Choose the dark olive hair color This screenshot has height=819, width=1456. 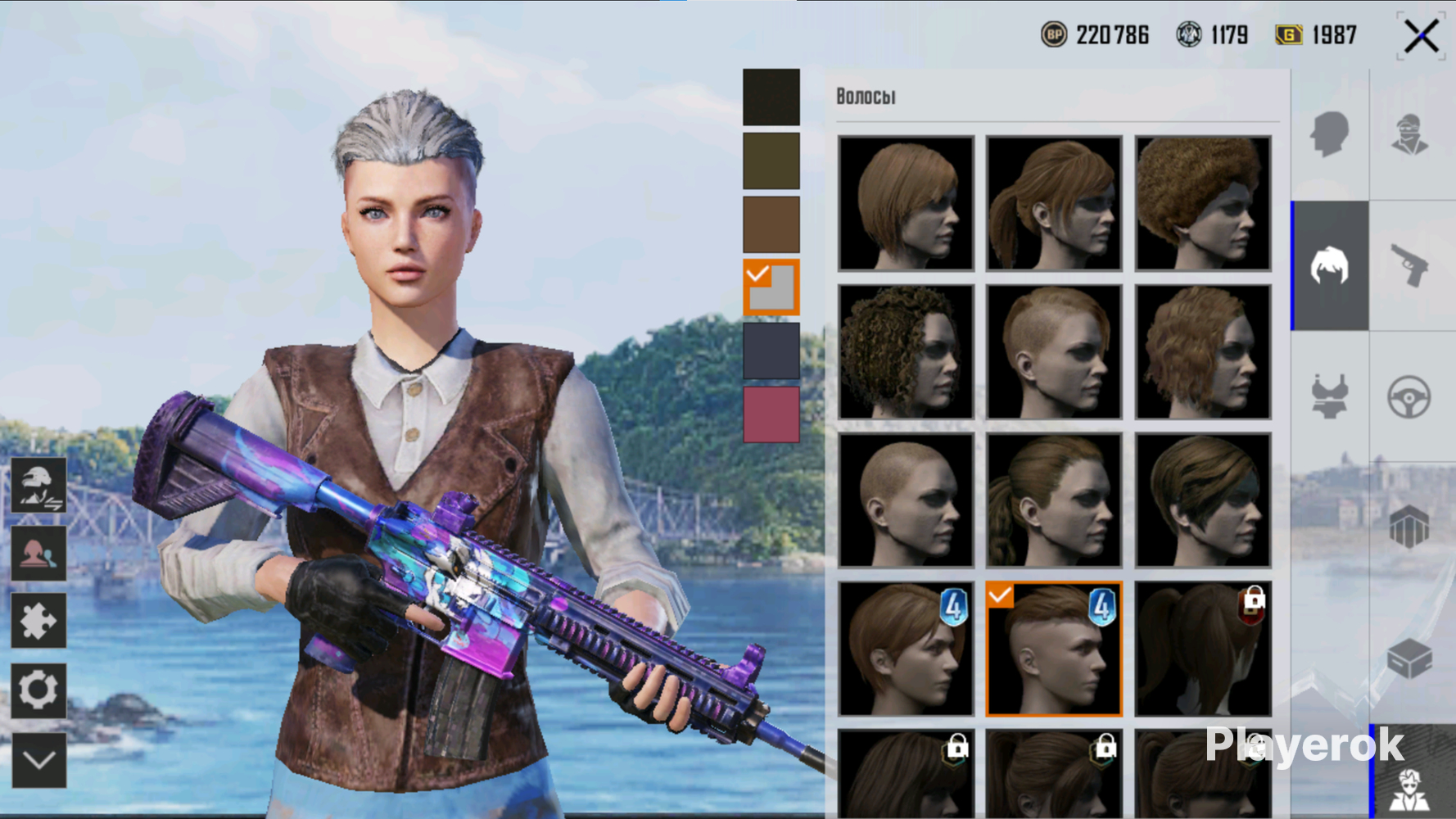771,161
